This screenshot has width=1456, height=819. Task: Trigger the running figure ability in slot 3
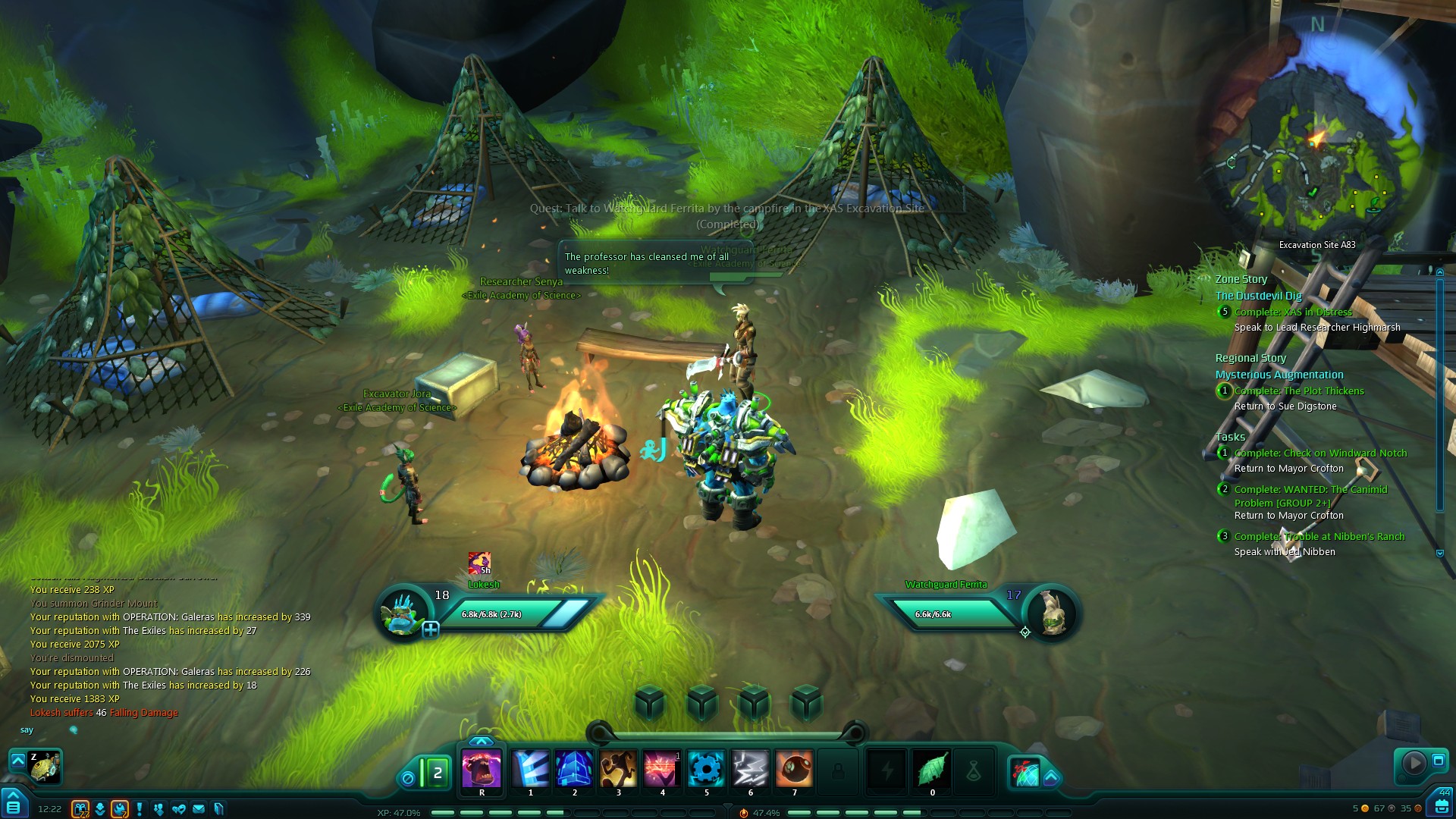tap(618, 768)
